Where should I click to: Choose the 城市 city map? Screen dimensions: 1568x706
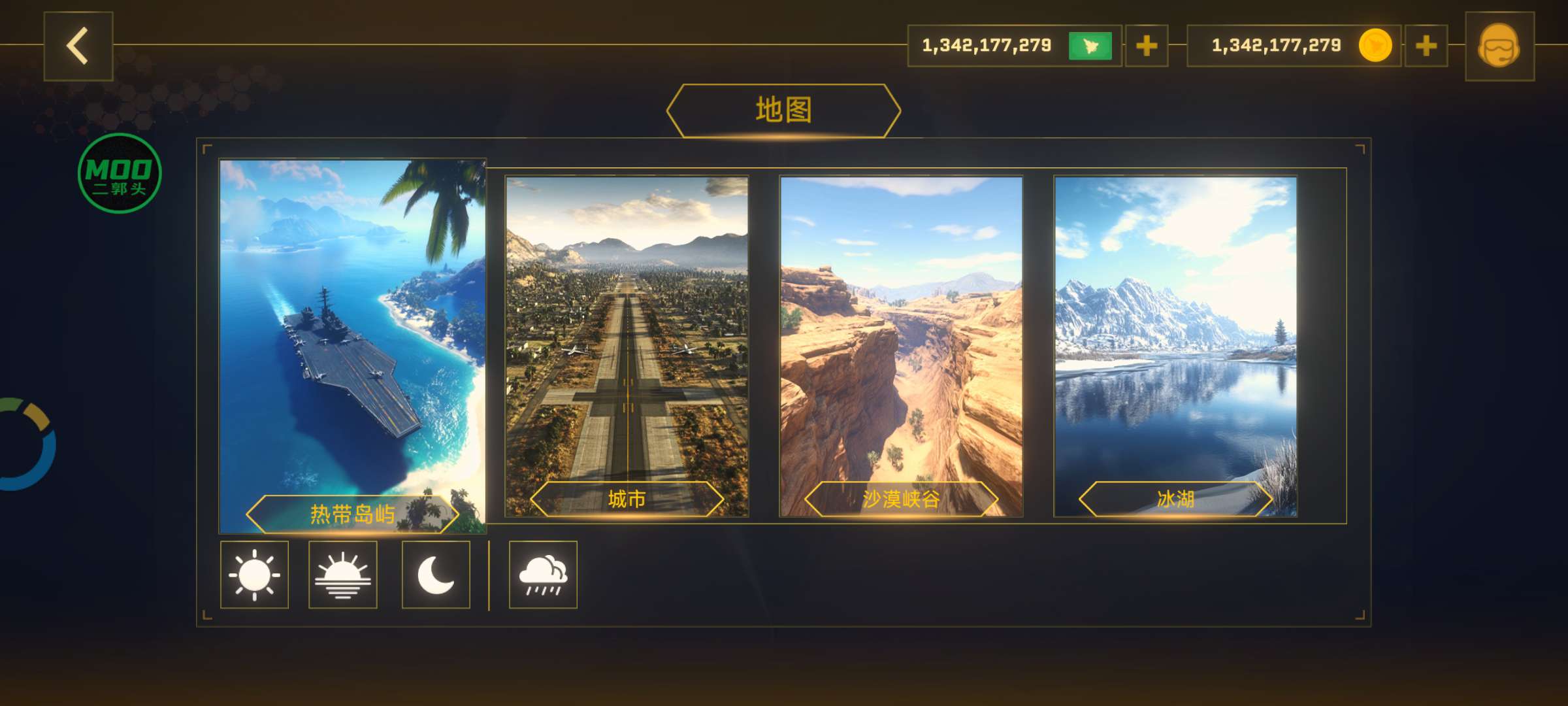point(627,345)
